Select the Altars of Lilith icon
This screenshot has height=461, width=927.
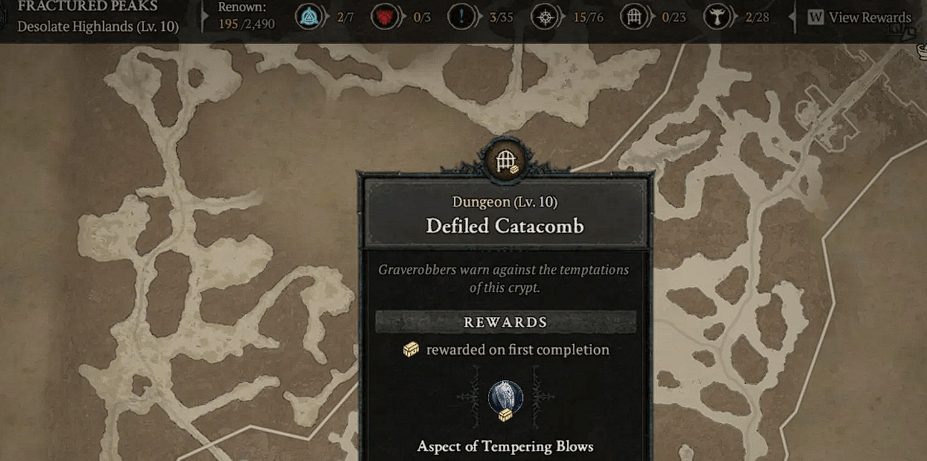pos(717,17)
